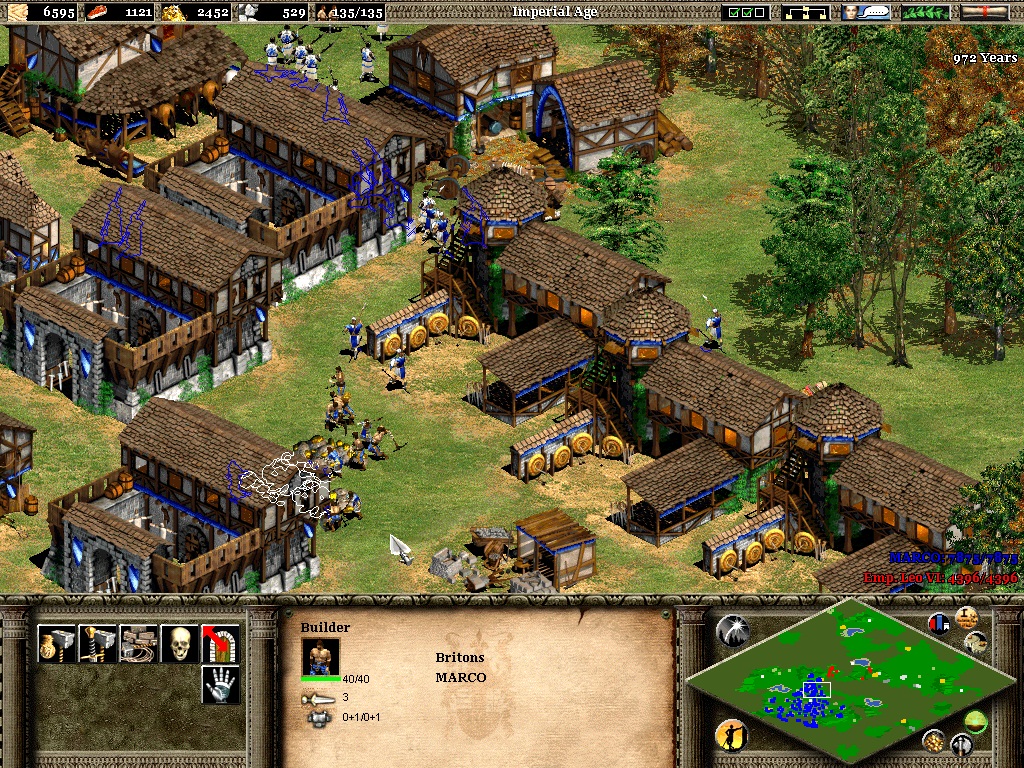Screen dimensions: 1024x768
Task: Open diplomacy with the green laurel button
Action: tap(926, 12)
